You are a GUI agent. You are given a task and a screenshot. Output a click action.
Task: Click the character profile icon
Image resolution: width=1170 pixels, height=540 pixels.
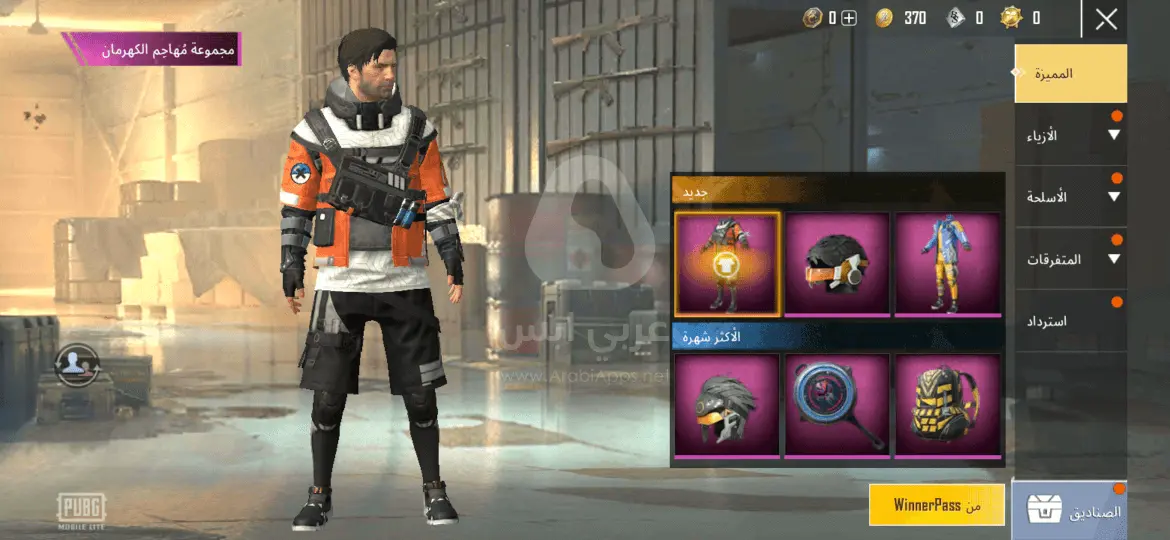[77, 364]
